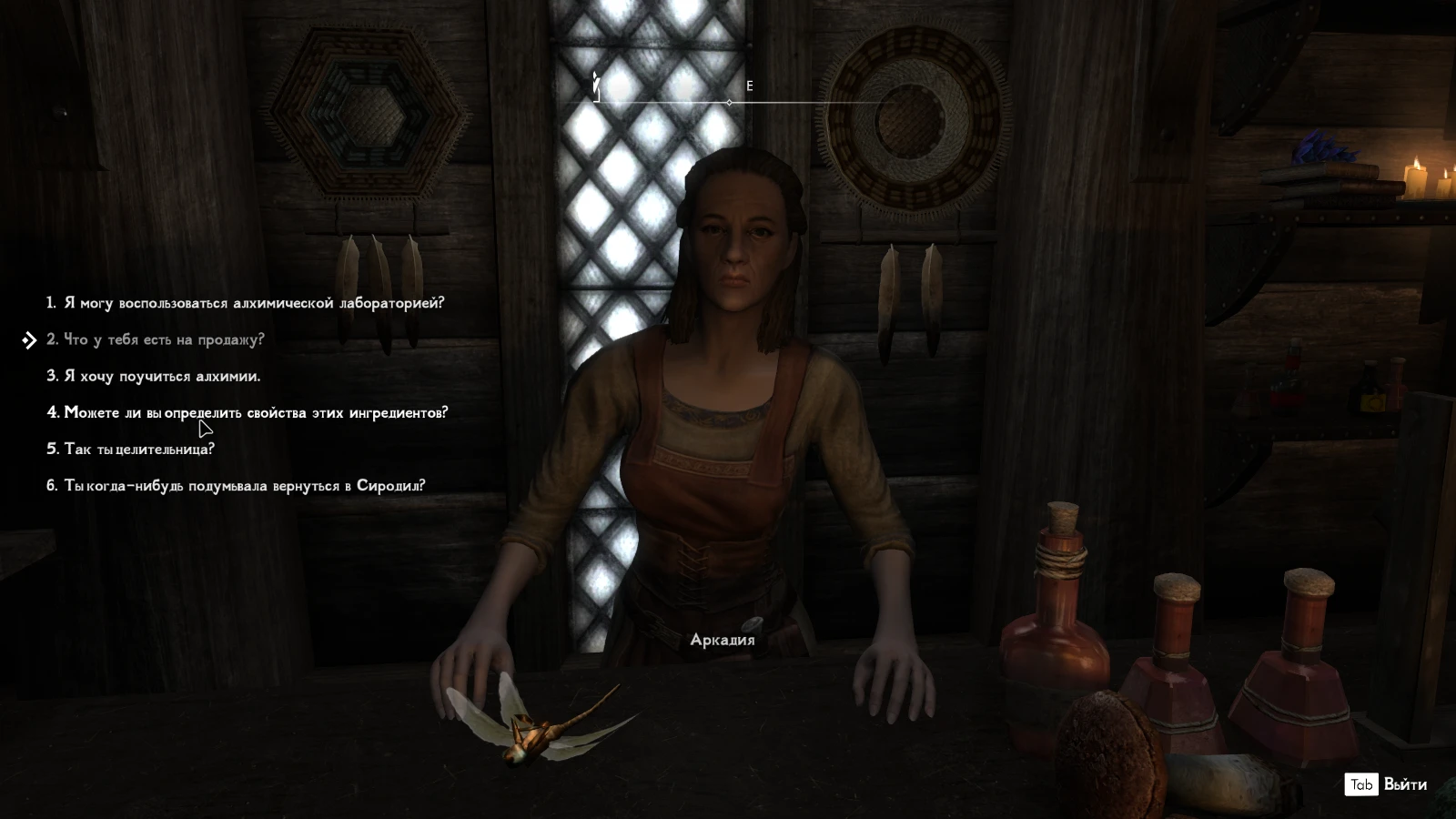Viewport: 1456px width, 819px height.
Task: Ask to identify ingredient properties
Action: pos(248,412)
